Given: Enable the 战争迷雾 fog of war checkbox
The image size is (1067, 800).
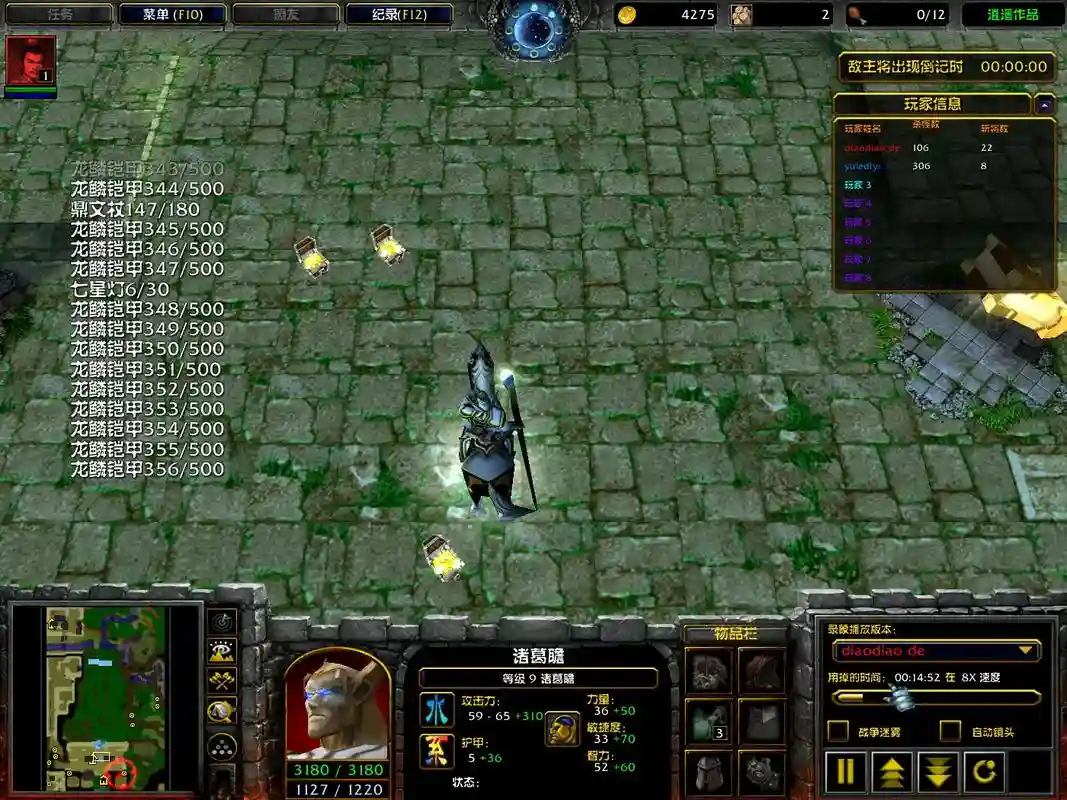Looking at the screenshot, I should [x=840, y=731].
